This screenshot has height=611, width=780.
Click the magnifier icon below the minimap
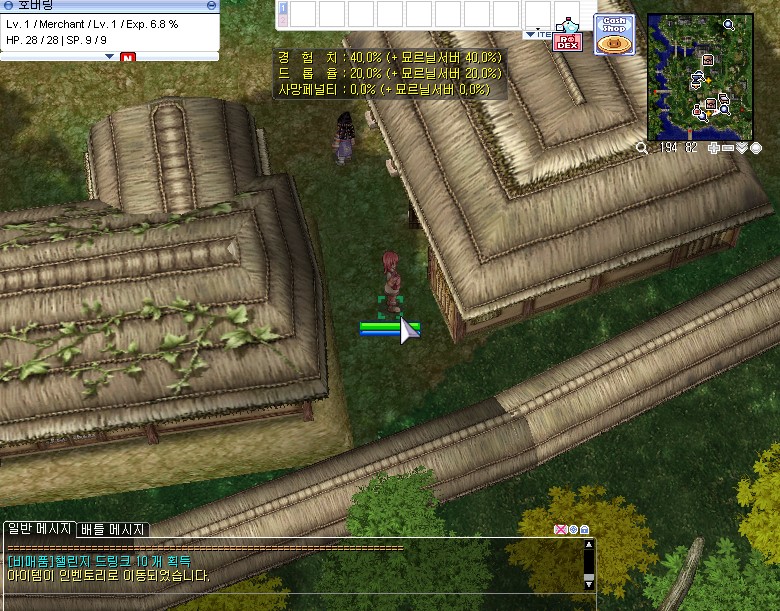641,148
